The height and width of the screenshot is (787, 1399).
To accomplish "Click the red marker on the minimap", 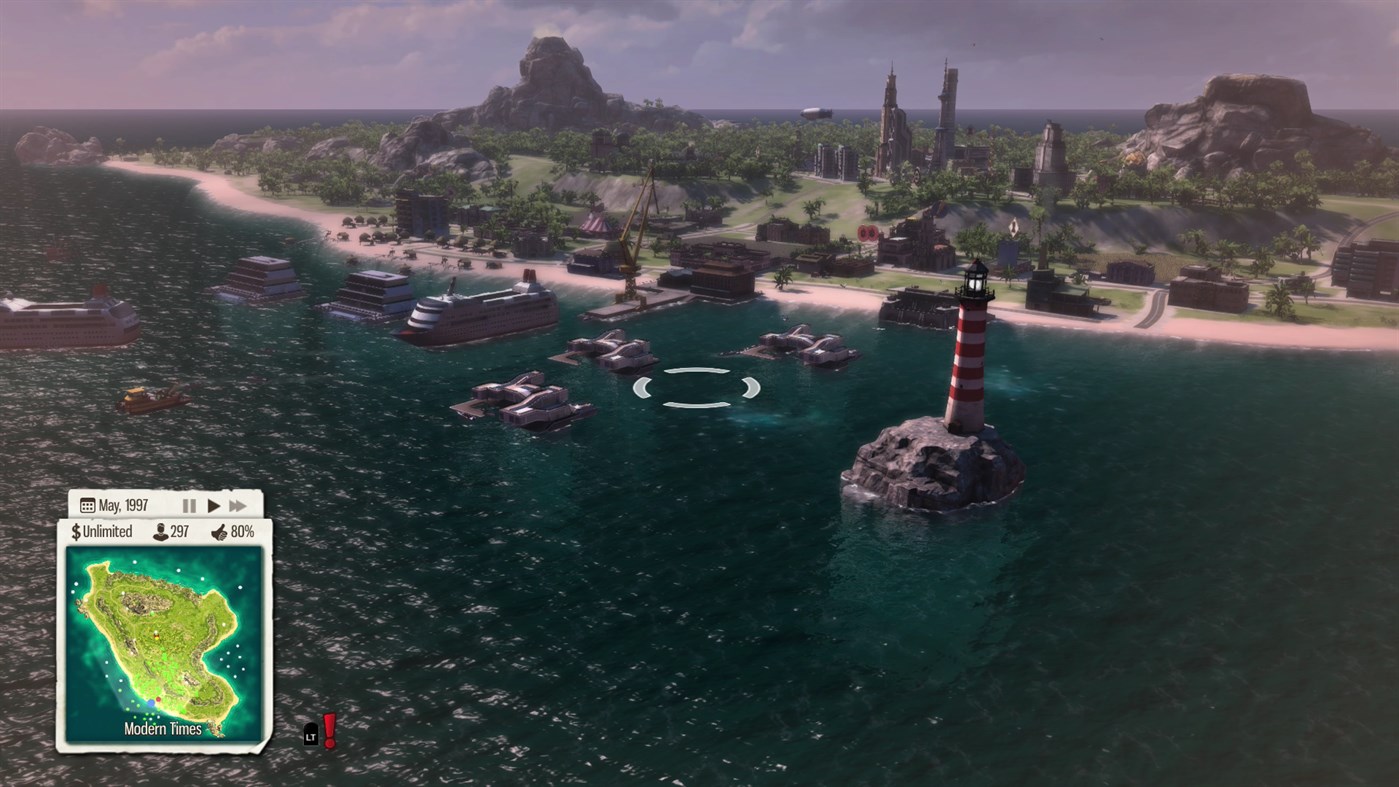I will [x=158, y=698].
